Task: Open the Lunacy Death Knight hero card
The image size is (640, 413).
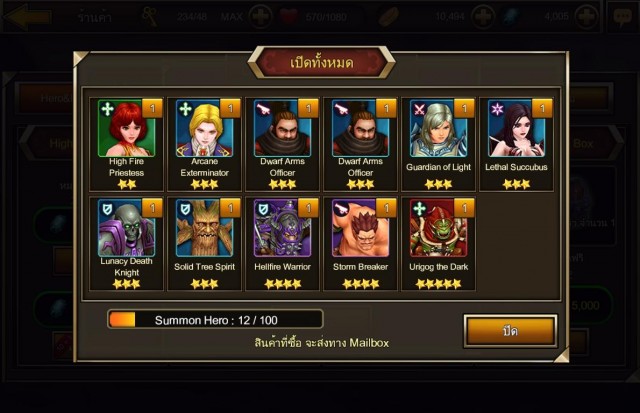Action: (126, 229)
